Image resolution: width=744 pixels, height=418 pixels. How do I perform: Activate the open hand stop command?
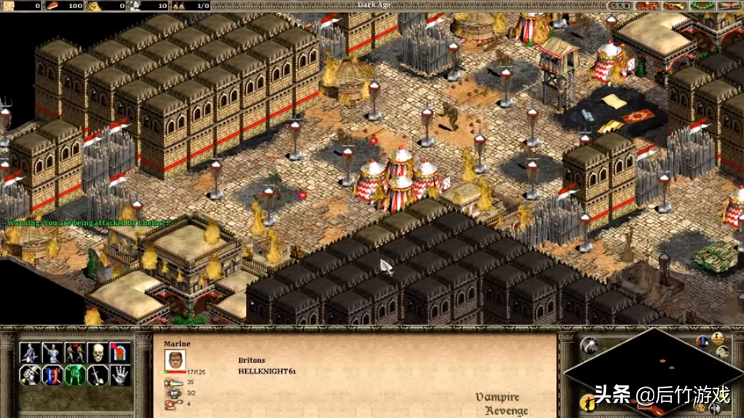click(122, 376)
